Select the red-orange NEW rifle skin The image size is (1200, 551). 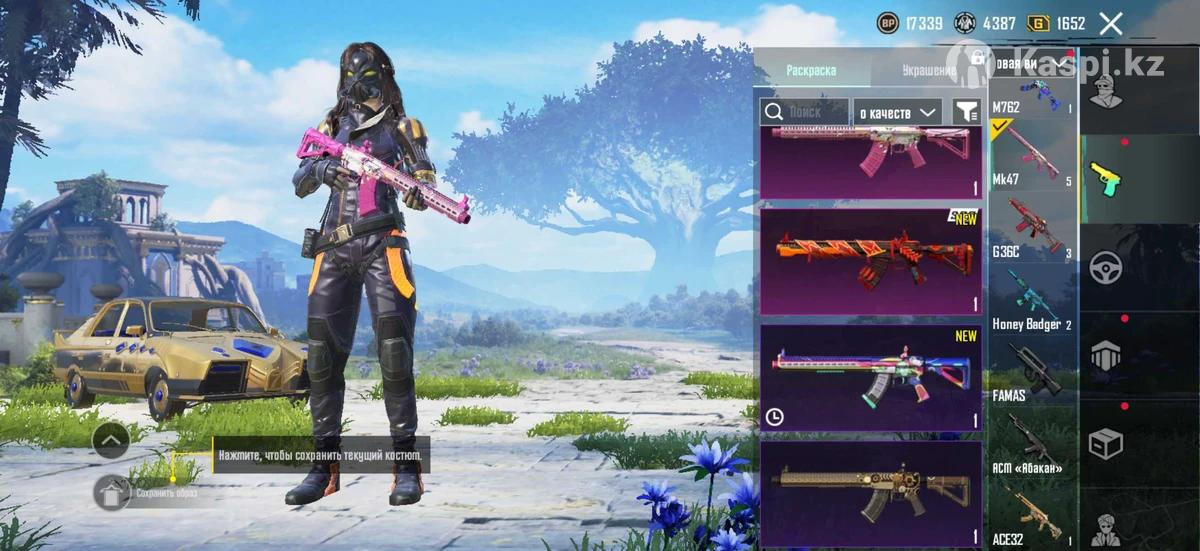[x=871, y=262]
